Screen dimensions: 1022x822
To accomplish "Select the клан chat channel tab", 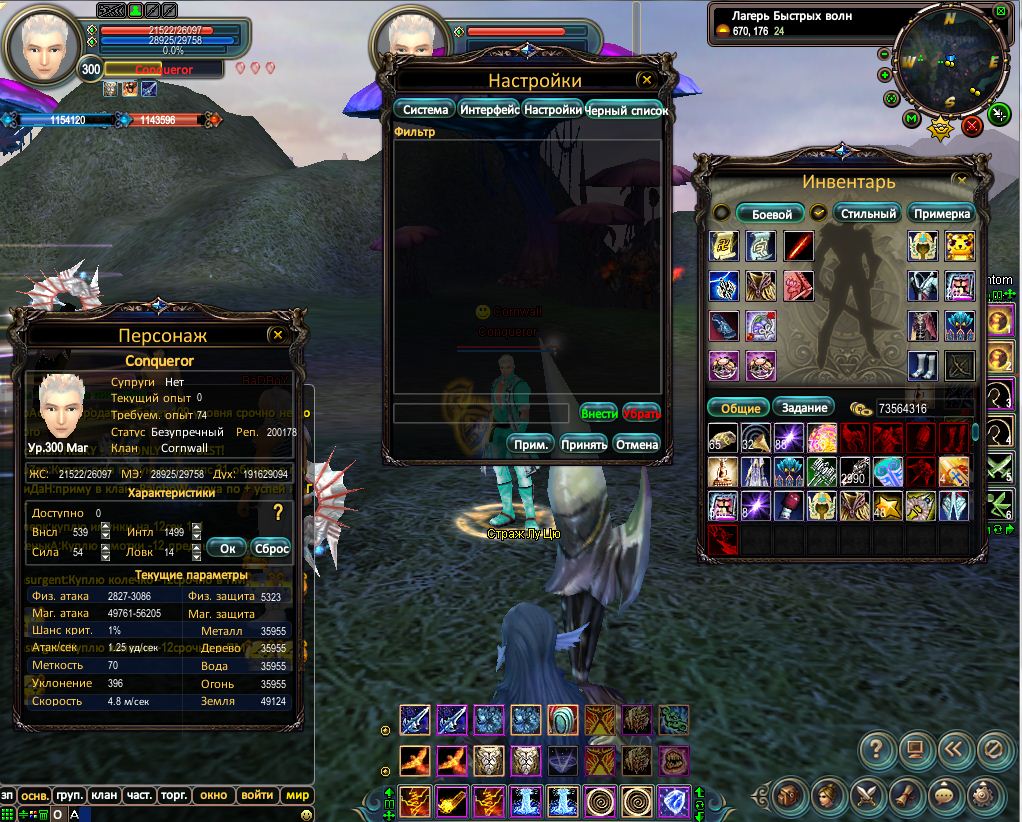I will pos(104,795).
